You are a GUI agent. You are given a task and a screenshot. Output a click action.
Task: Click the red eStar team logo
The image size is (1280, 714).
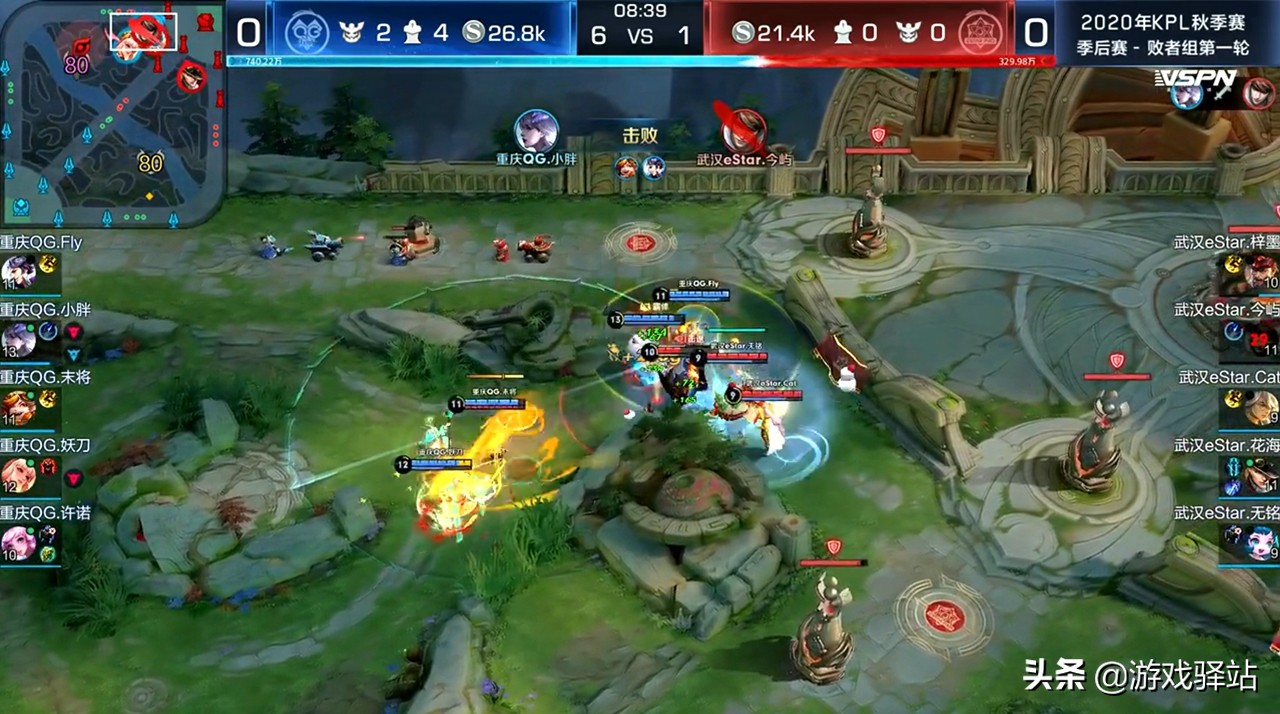click(980, 33)
